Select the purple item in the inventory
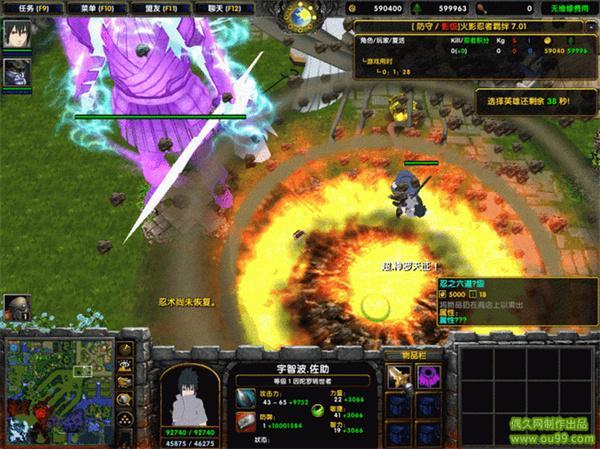This screenshot has height=449, width=600. (431, 377)
